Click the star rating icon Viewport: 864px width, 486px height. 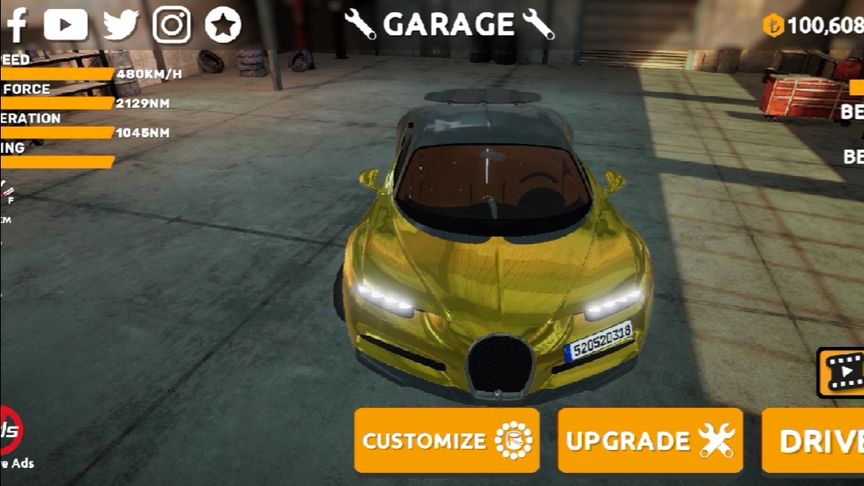pyautogui.click(x=223, y=24)
